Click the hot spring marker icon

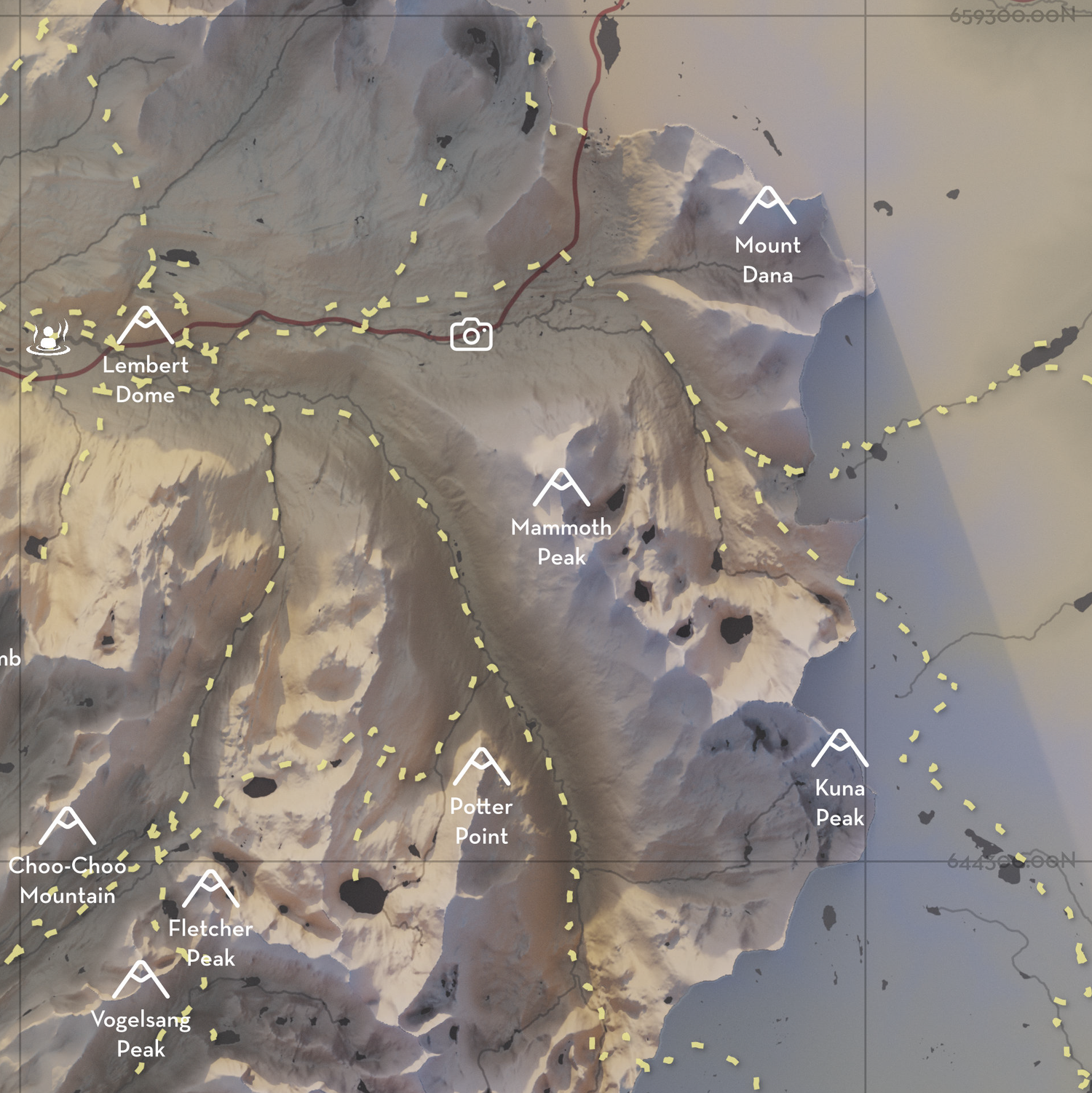(x=49, y=337)
